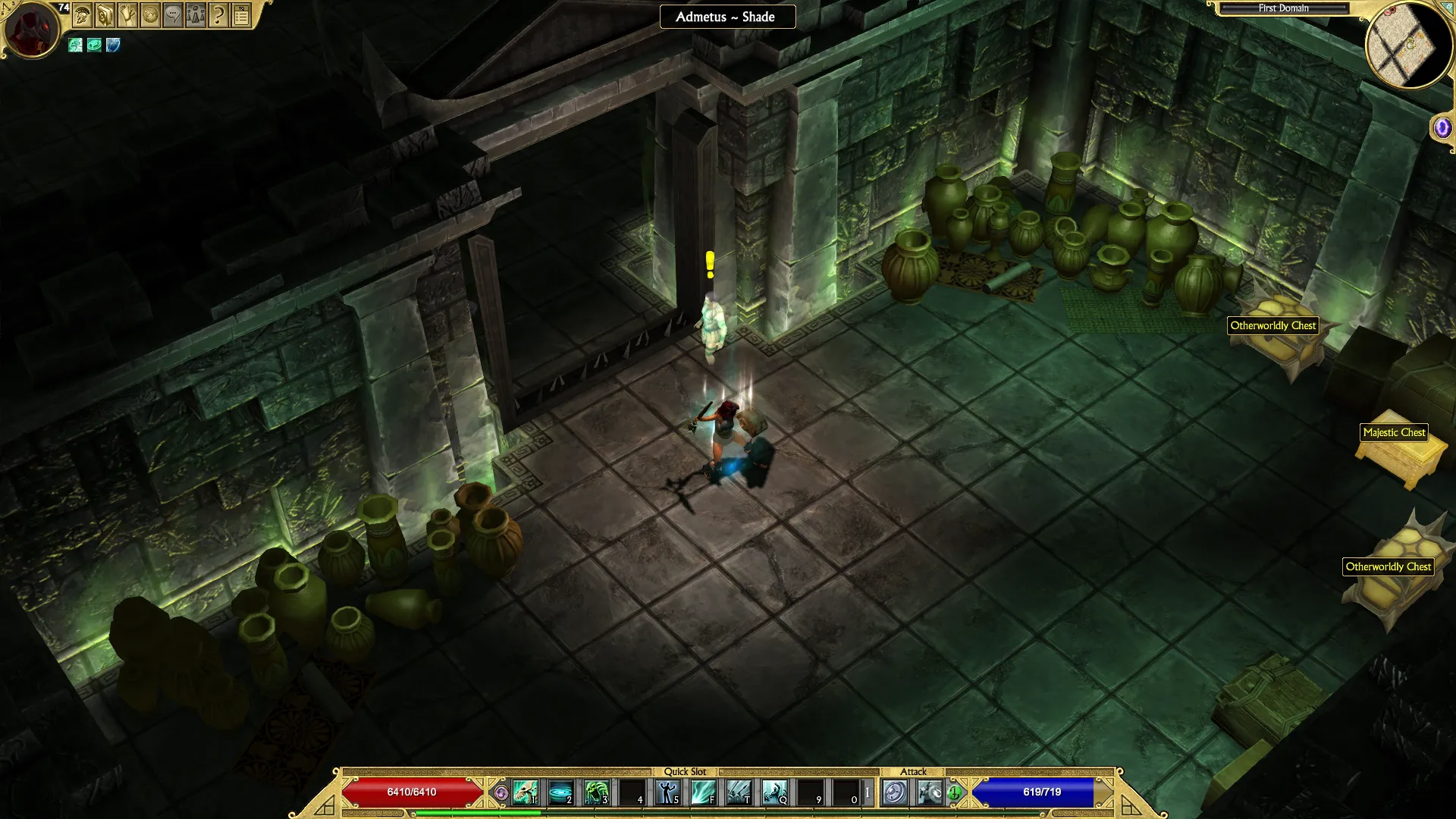Click the character portrait
Viewport: 1456px width, 819px height.
click(31, 30)
